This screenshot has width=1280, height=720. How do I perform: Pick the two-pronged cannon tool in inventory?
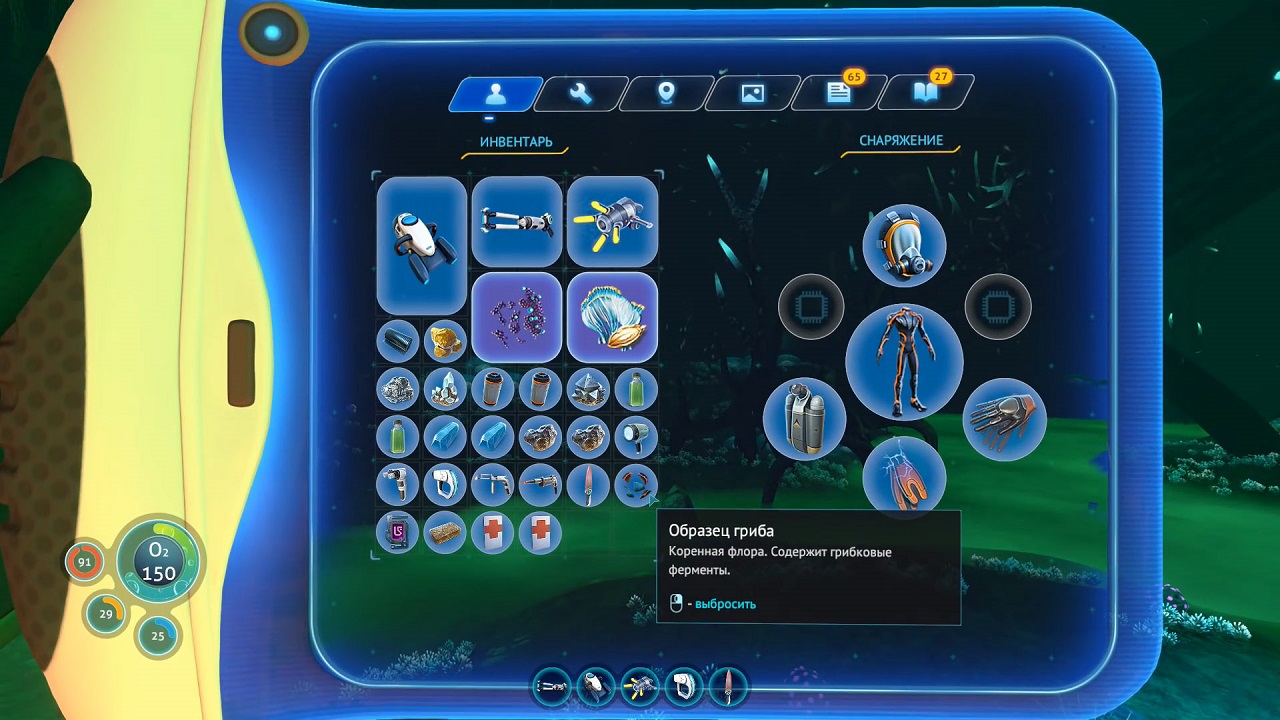516,221
